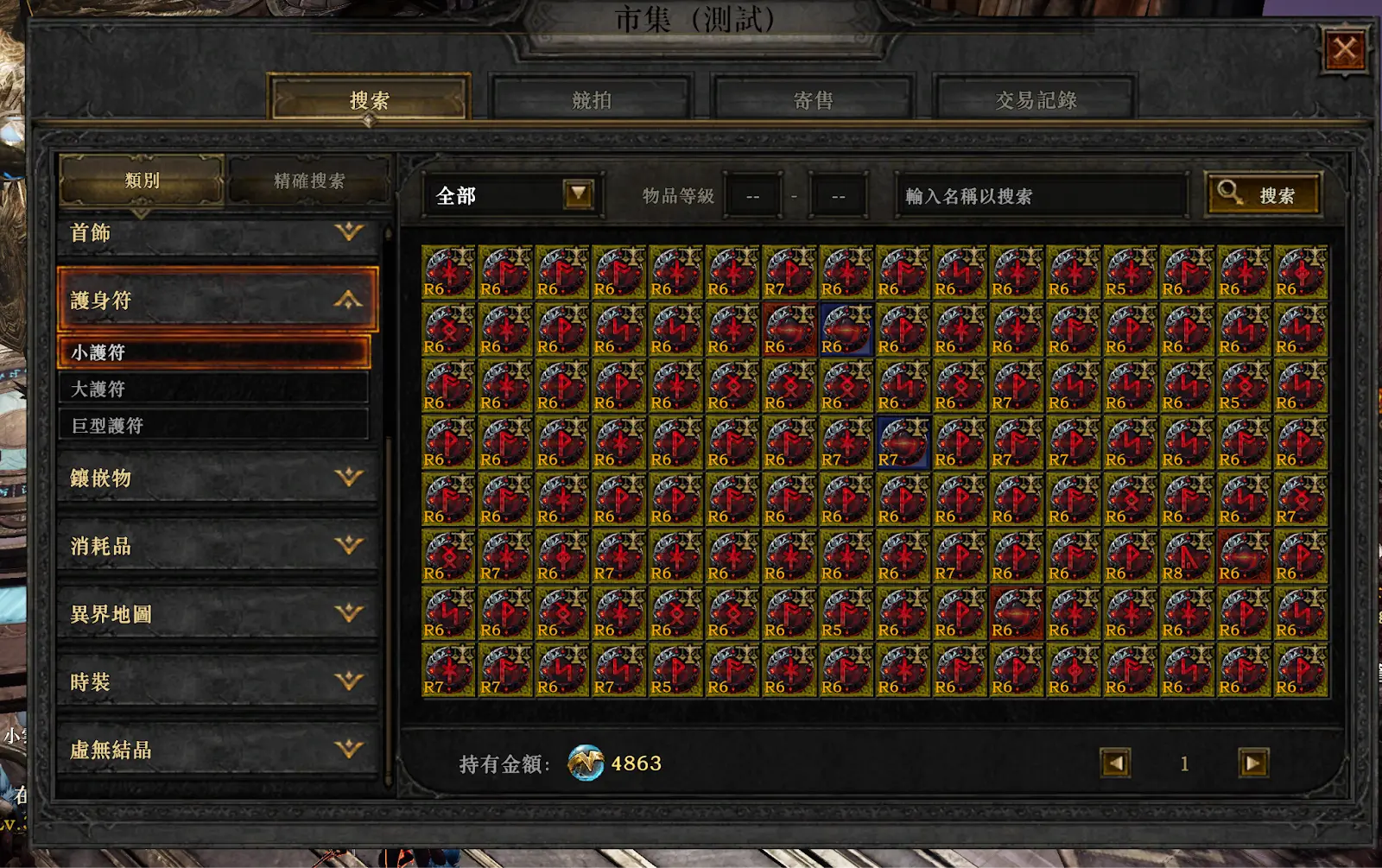Viewport: 1382px width, 868px height.
Task: Close the marketplace window
Action: [1344, 49]
